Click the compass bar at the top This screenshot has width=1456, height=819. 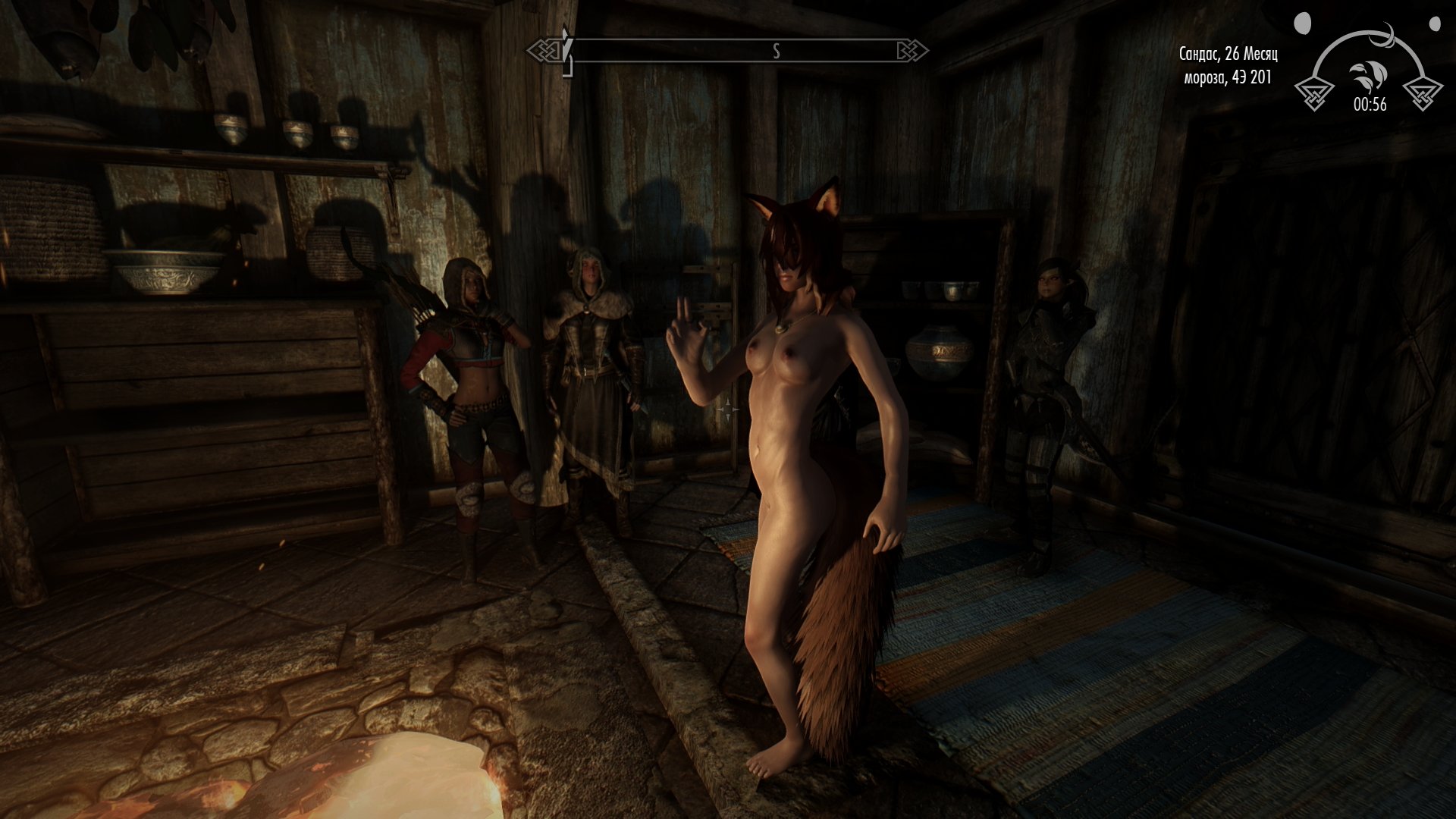(x=728, y=51)
